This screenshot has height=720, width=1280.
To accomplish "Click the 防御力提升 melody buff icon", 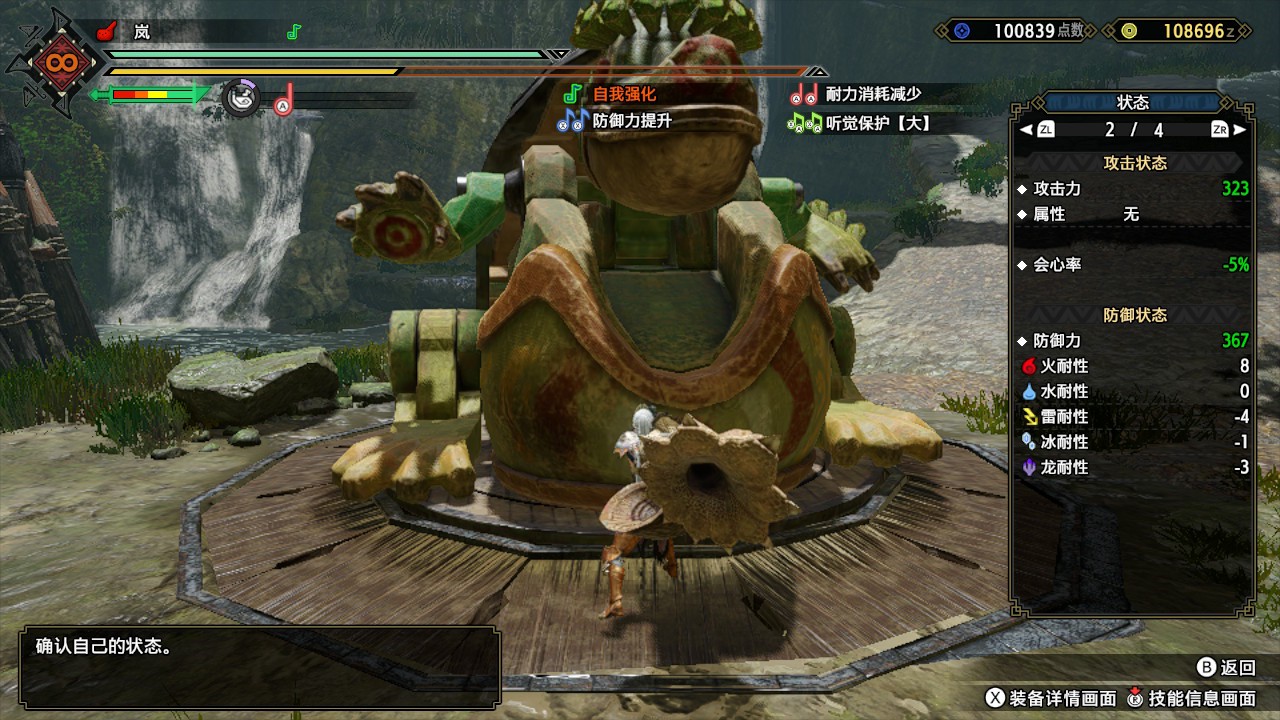I will pos(573,121).
